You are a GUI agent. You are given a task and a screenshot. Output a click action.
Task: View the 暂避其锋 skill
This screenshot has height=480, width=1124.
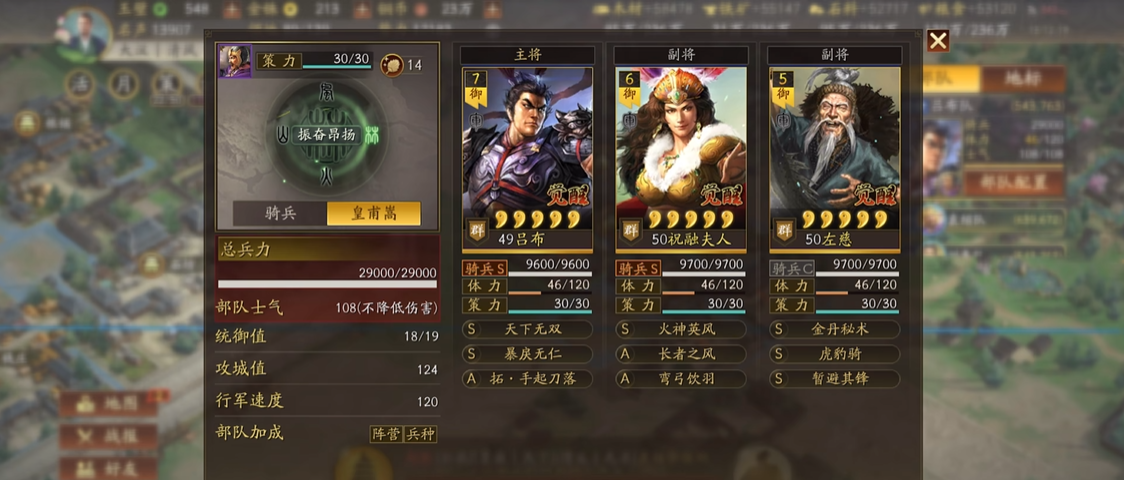pyautogui.click(x=834, y=379)
